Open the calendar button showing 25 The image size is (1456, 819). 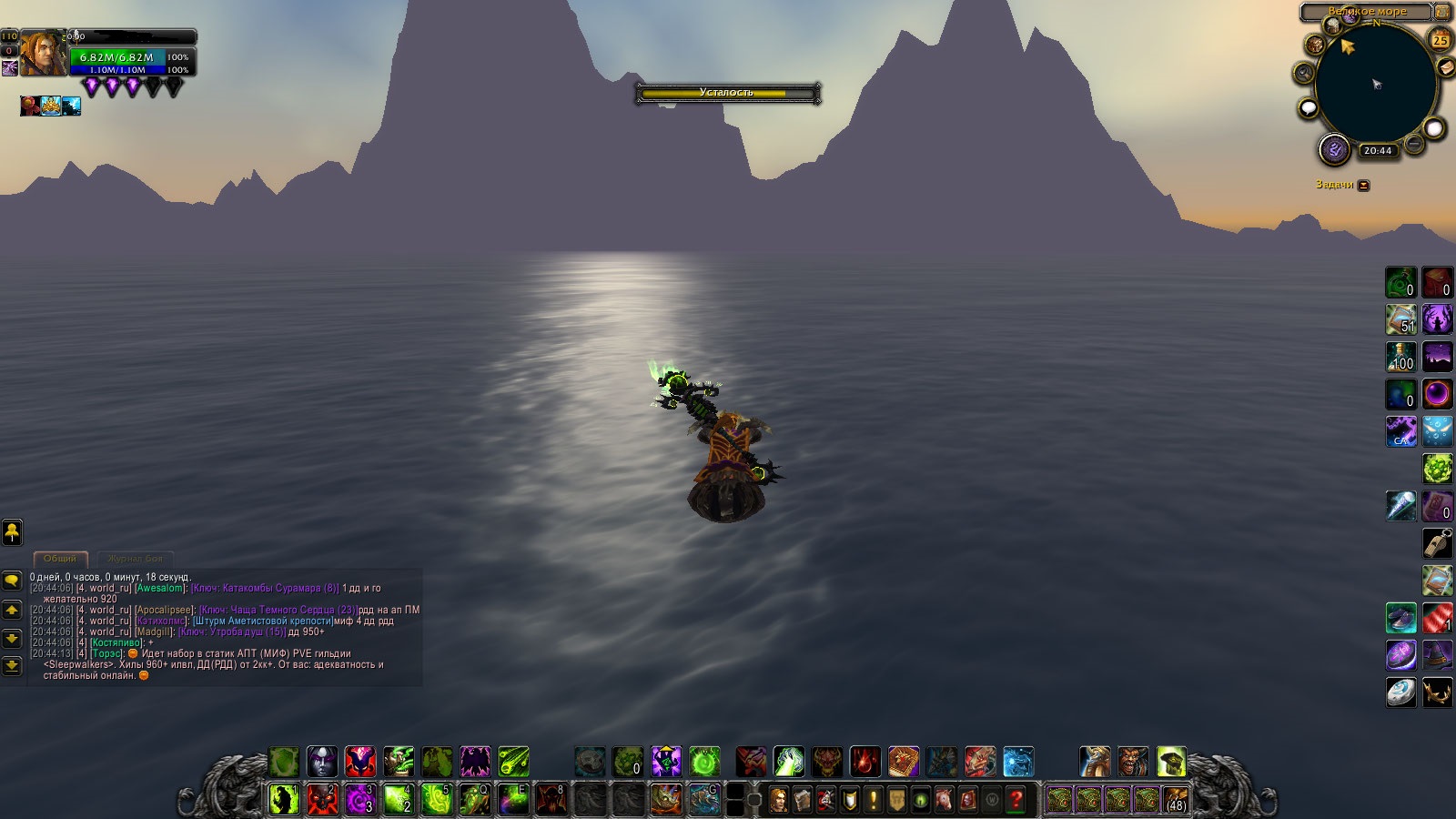[x=1441, y=40]
